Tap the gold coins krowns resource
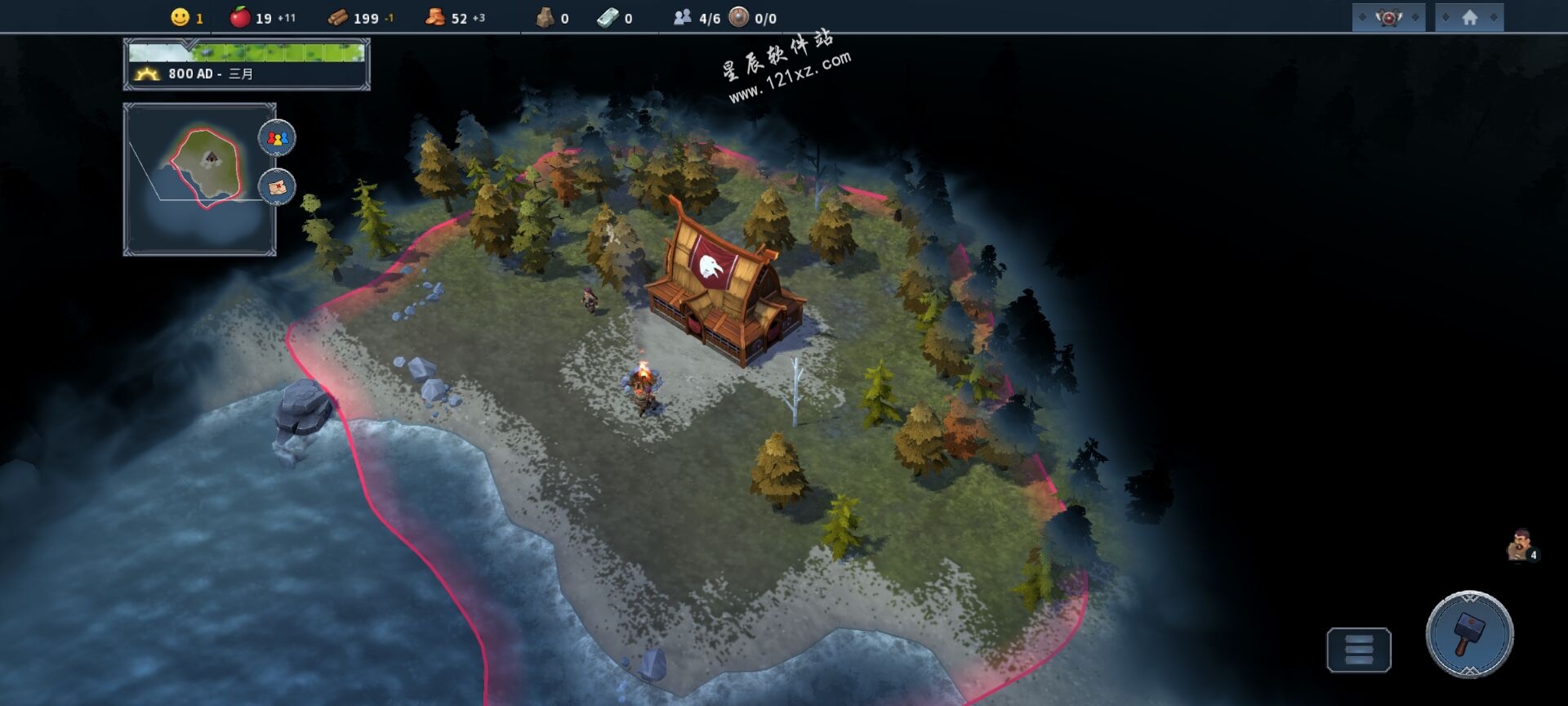1568x706 pixels. point(435,17)
